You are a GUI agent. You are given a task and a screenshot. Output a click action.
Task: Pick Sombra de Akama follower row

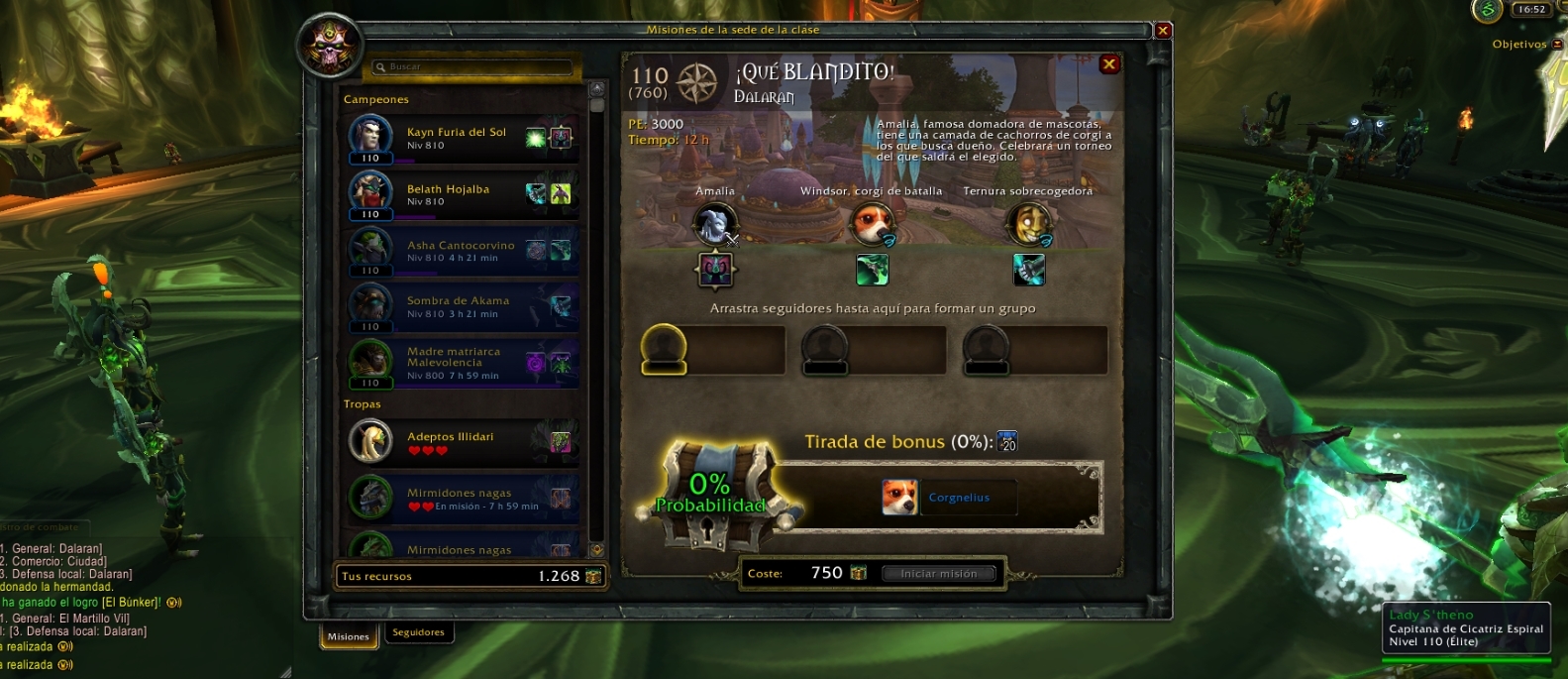point(462,306)
